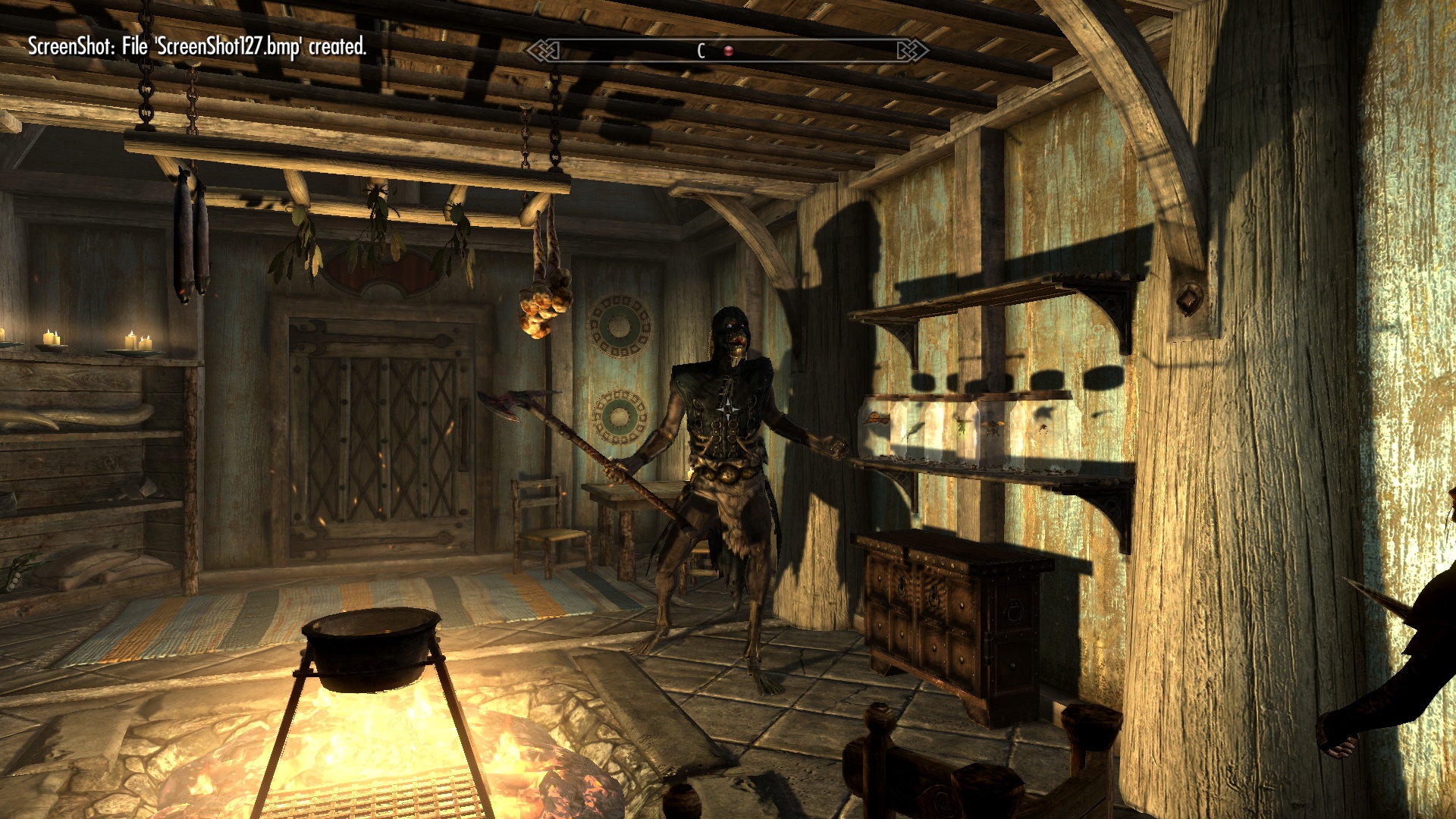The width and height of the screenshot is (1456, 819).
Task: Click the red enemy marker on the compass
Action: (728, 51)
